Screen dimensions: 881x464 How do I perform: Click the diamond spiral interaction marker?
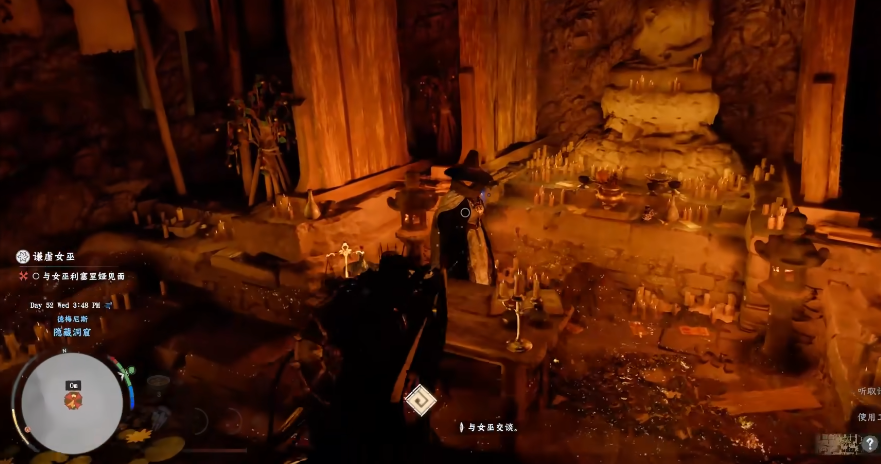421,401
